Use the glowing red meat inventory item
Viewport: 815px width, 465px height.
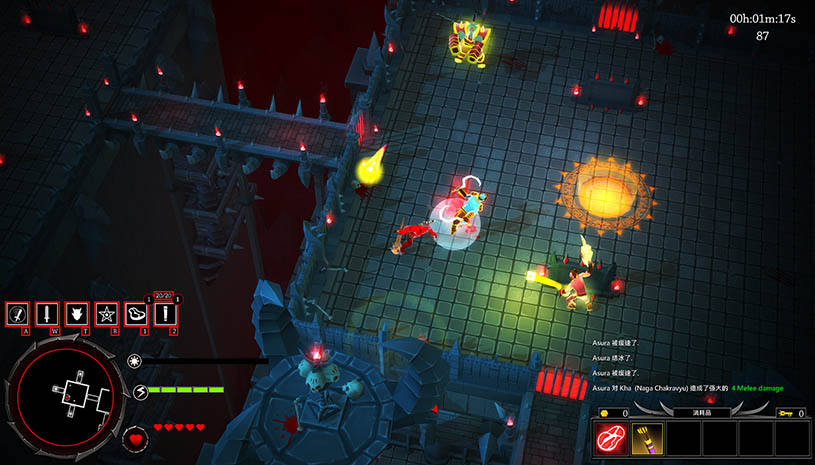pyautogui.click(x=613, y=437)
